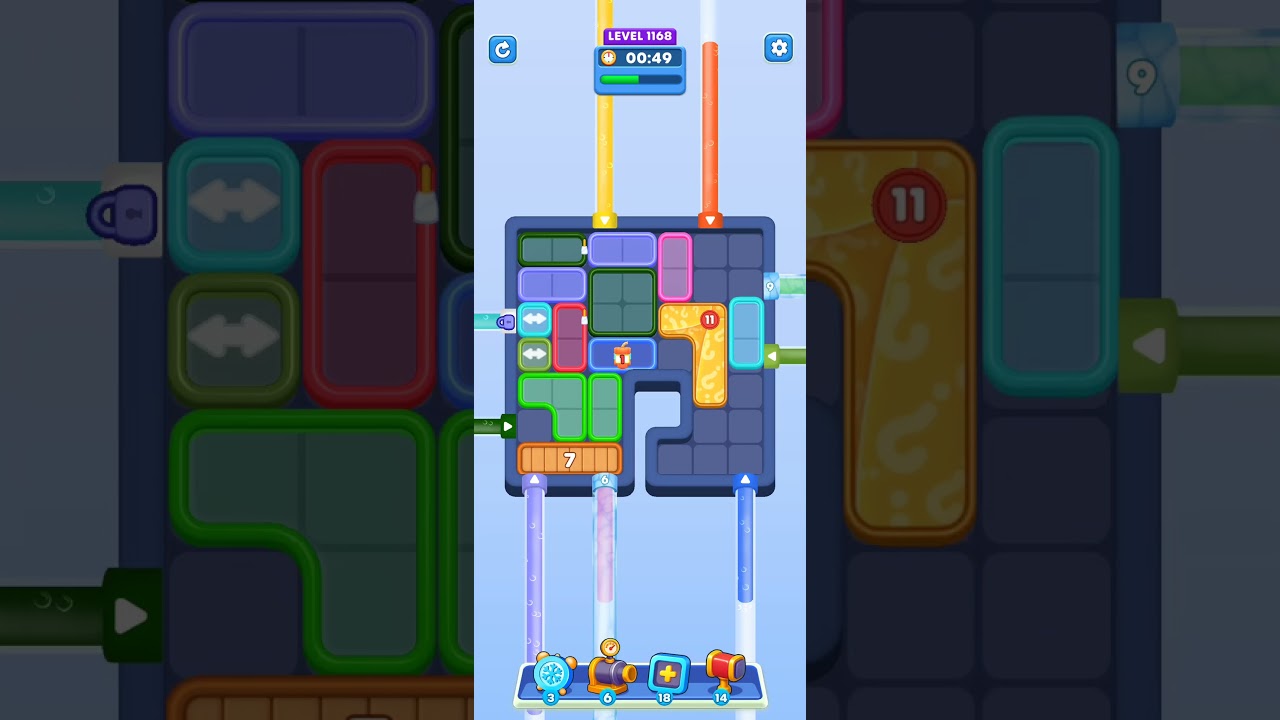Tap the orange pipe arrow at the top
This screenshot has height=720, width=1280.
(x=711, y=222)
